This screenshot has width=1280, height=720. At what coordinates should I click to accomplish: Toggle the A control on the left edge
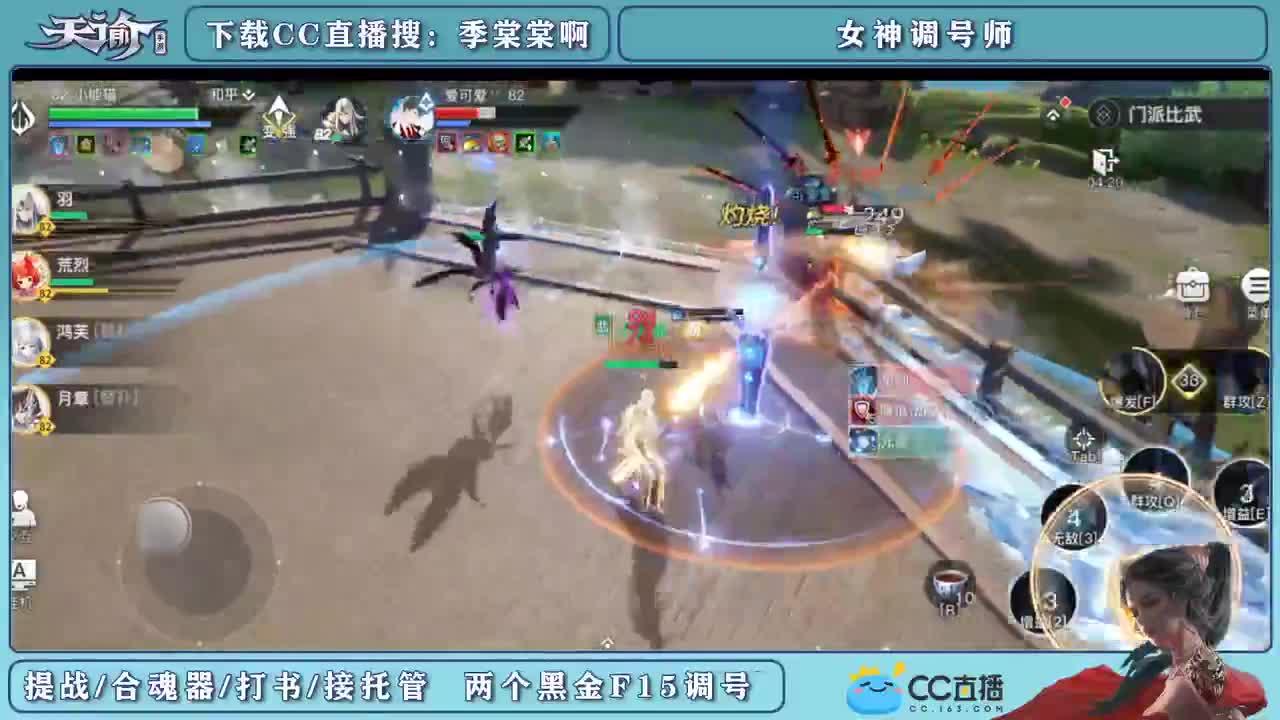click(22, 571)
